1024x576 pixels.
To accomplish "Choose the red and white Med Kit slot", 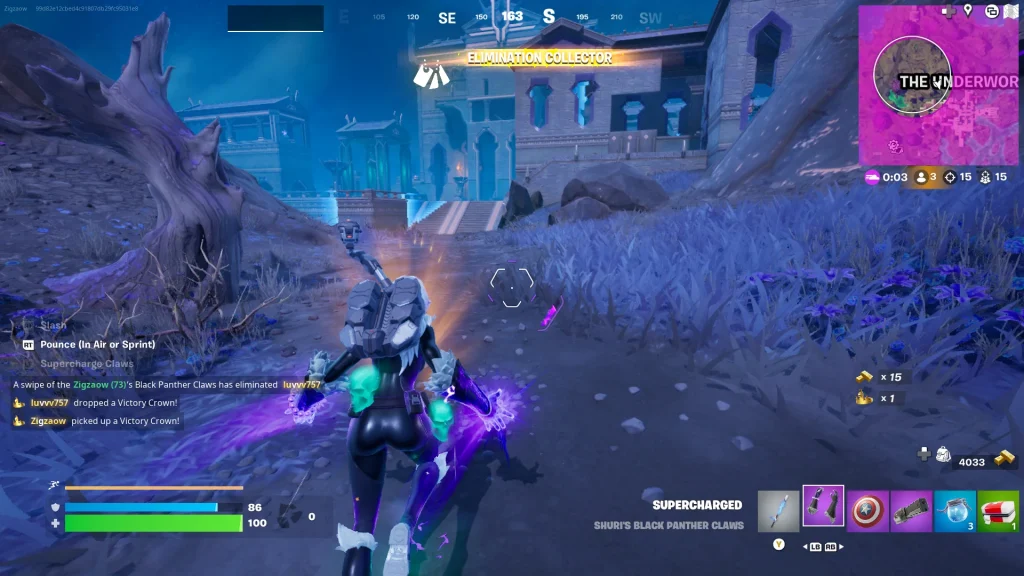I will coord(998,510).
